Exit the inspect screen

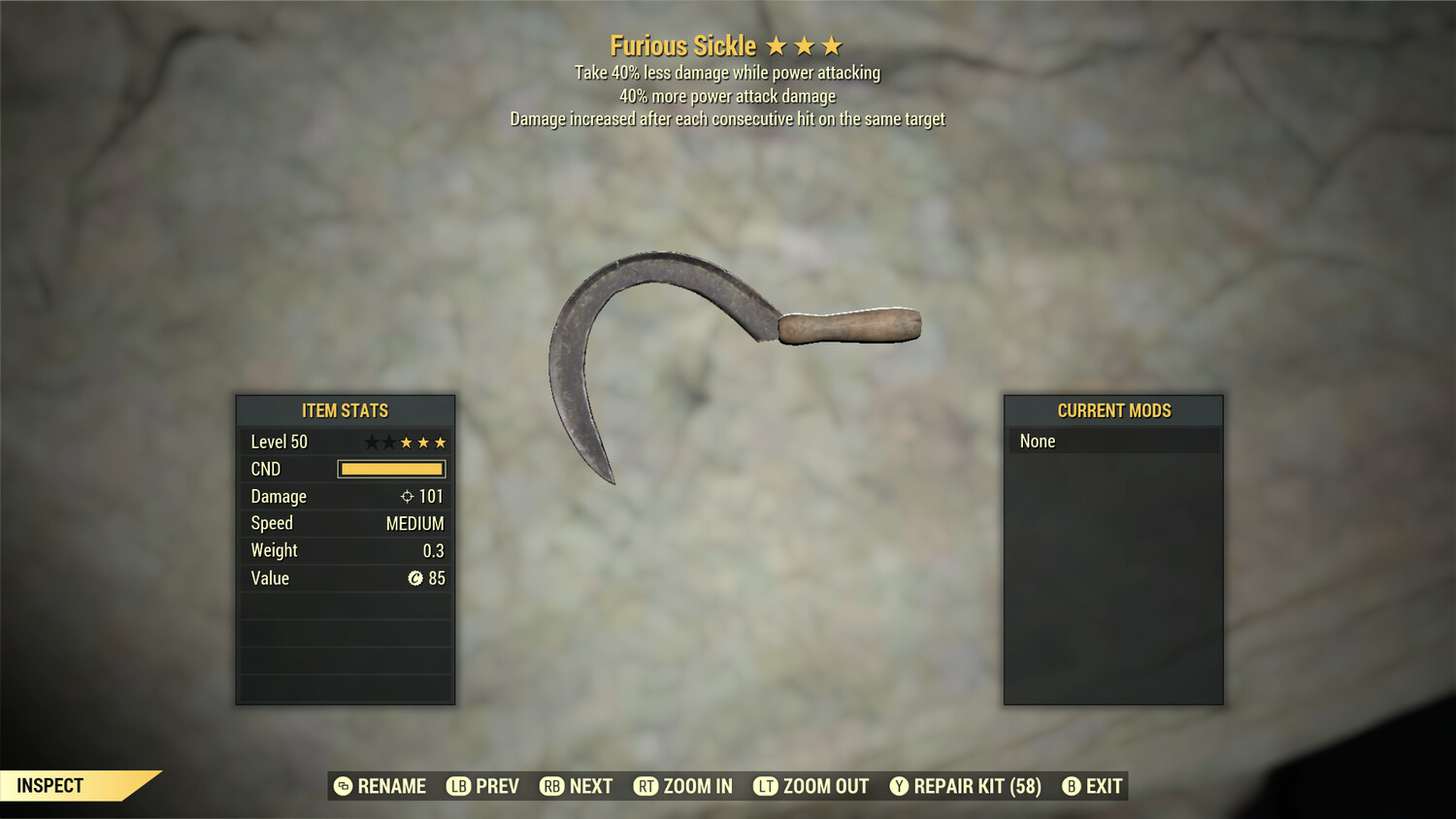[1092, 786]
